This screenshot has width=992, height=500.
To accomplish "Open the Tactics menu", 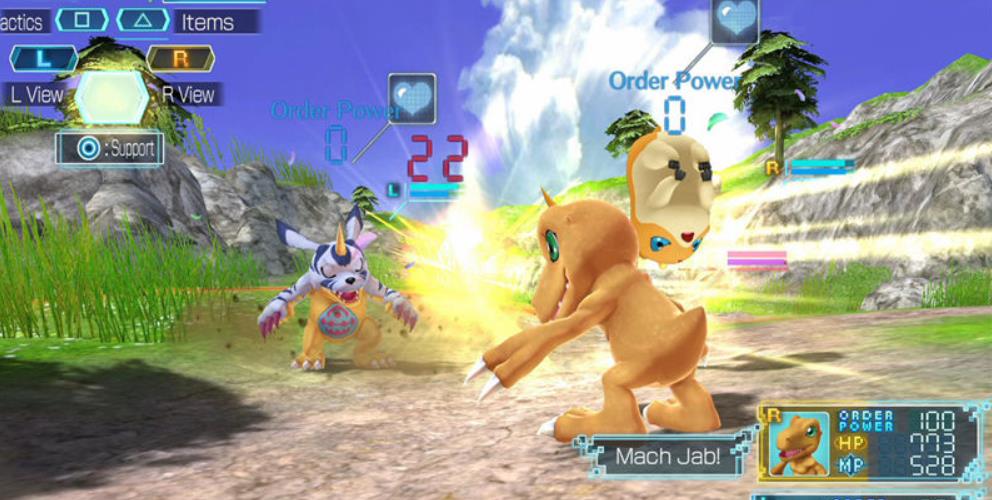I will click(22, 20).
